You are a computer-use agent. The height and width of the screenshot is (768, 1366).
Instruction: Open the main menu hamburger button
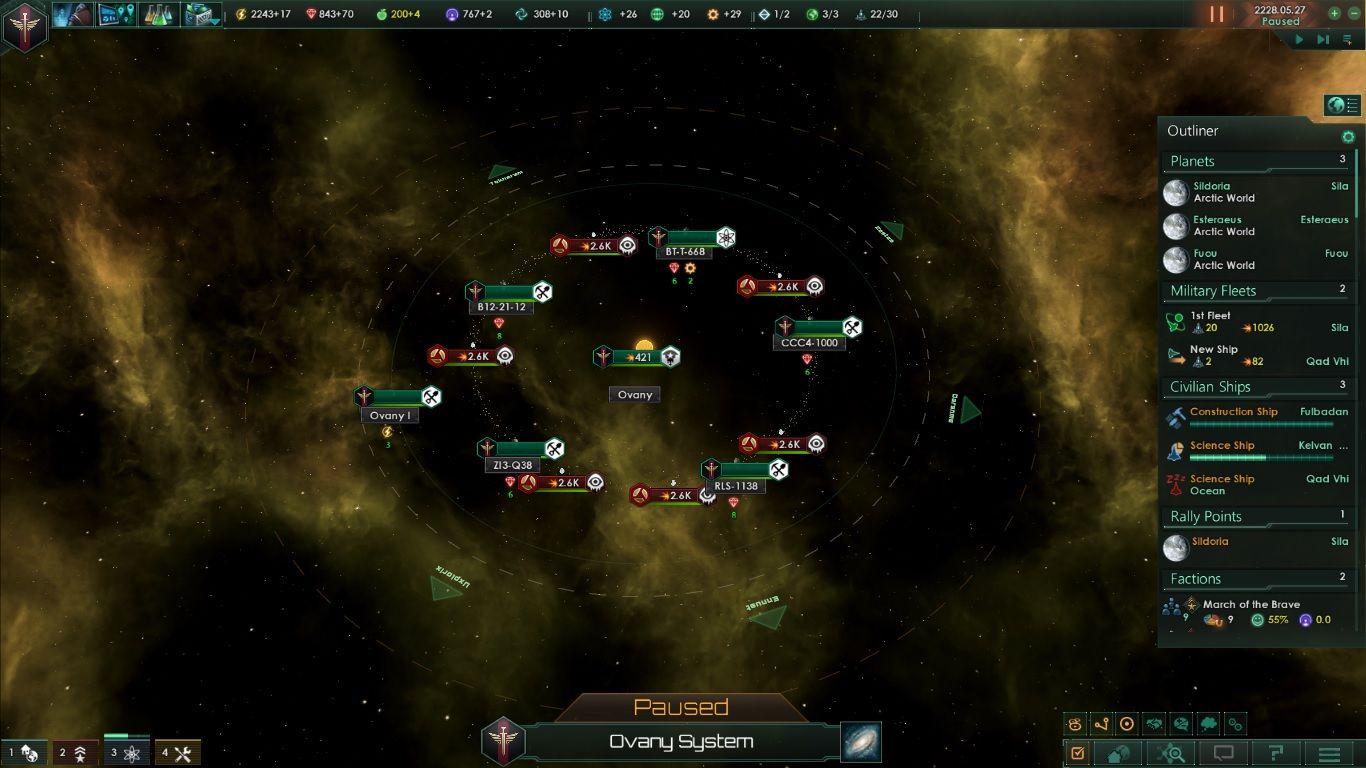click(1329, 753)
